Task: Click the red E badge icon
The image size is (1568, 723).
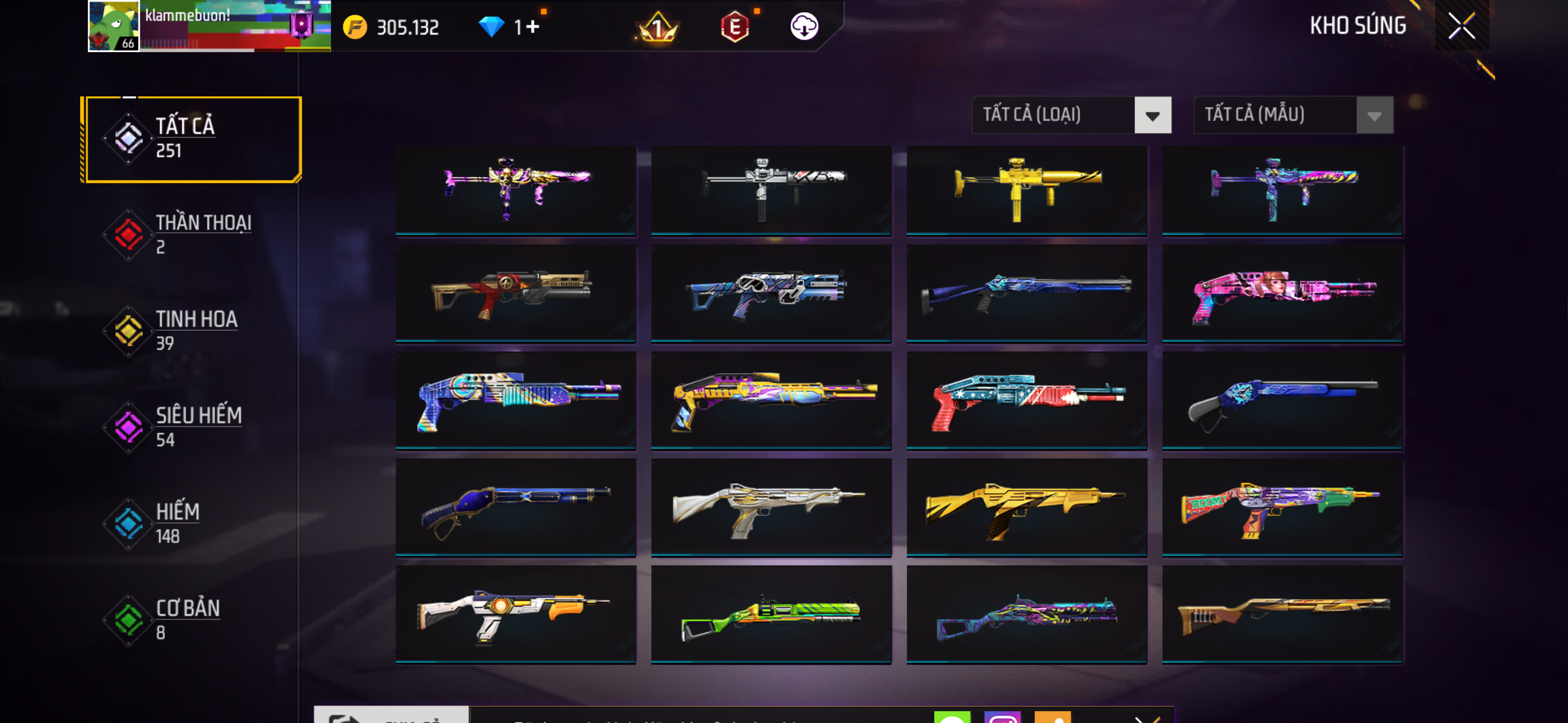Action: (735, 27)
